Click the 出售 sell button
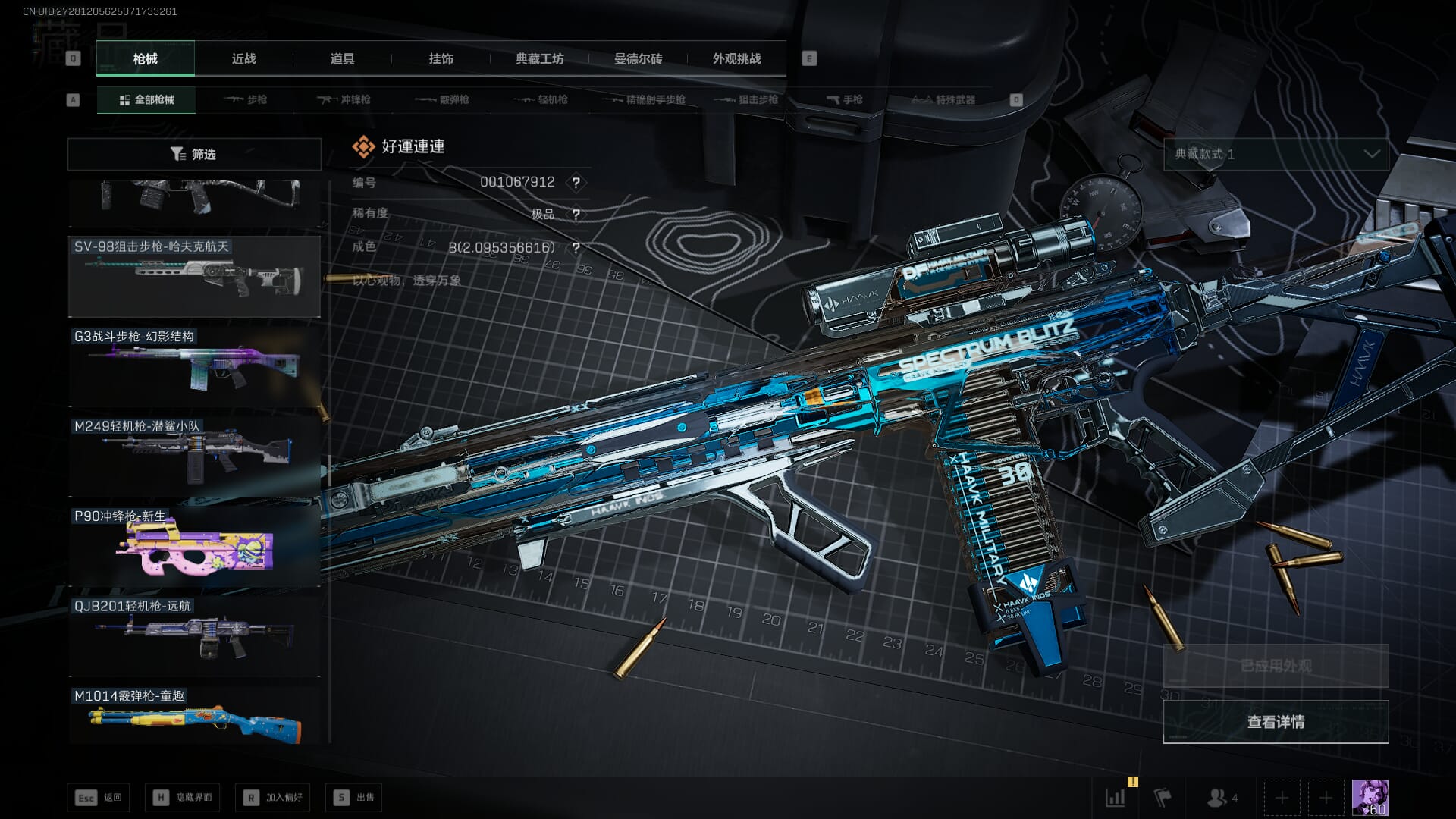The height and width of the screenshot is (819, 1456). pyautogui.click(x=354, y=797)
